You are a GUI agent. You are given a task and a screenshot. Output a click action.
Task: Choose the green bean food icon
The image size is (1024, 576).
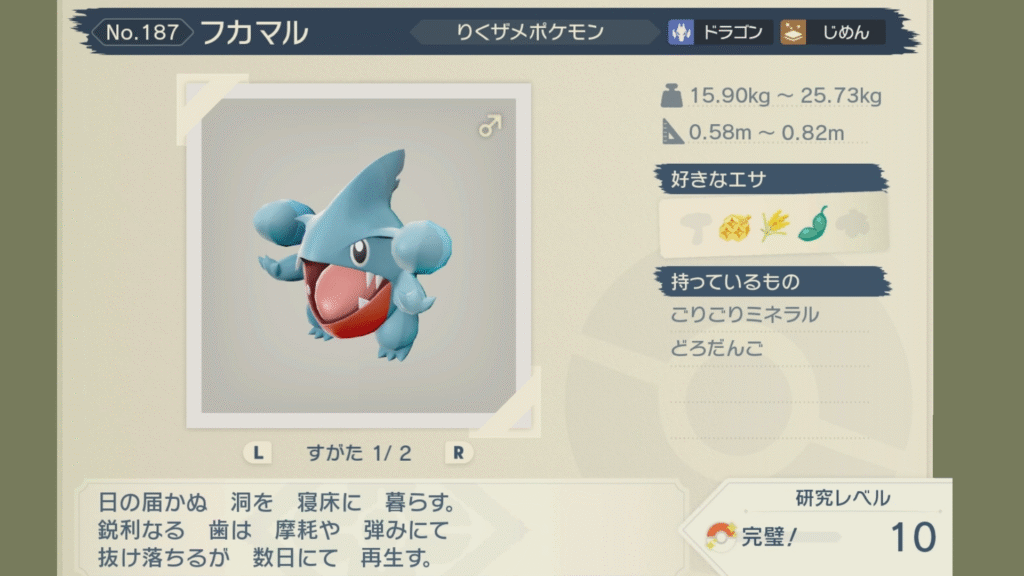click(x=812, y=225)
